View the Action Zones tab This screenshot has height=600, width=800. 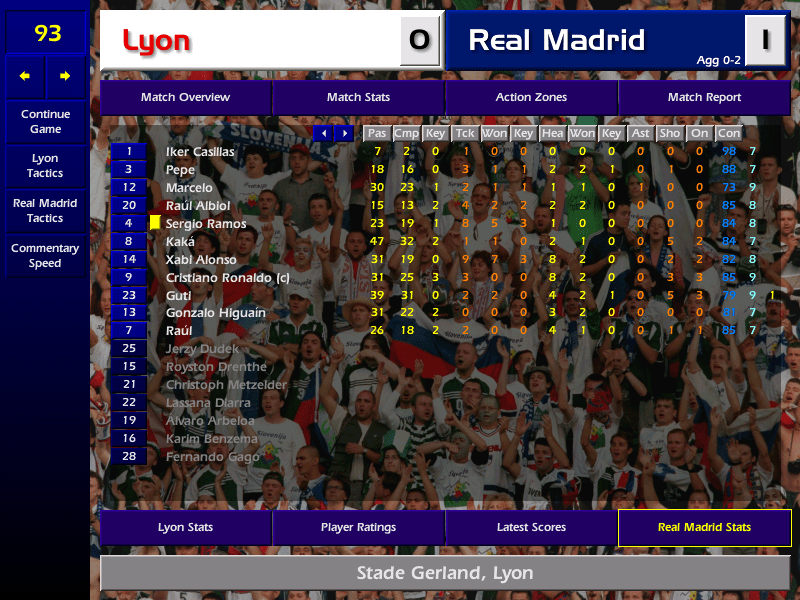531,97
